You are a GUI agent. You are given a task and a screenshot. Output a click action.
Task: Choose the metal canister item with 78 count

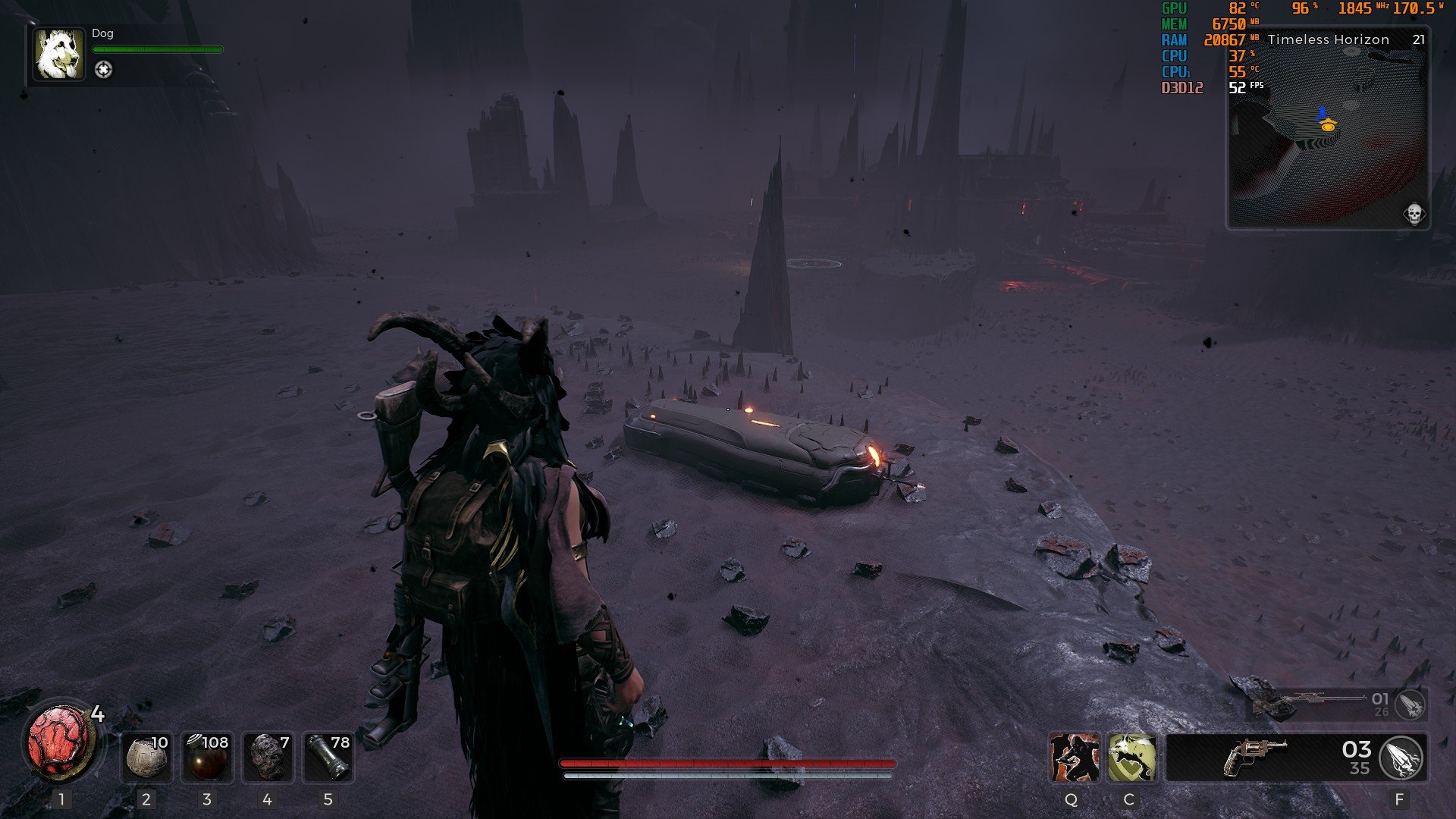(328, 757)
